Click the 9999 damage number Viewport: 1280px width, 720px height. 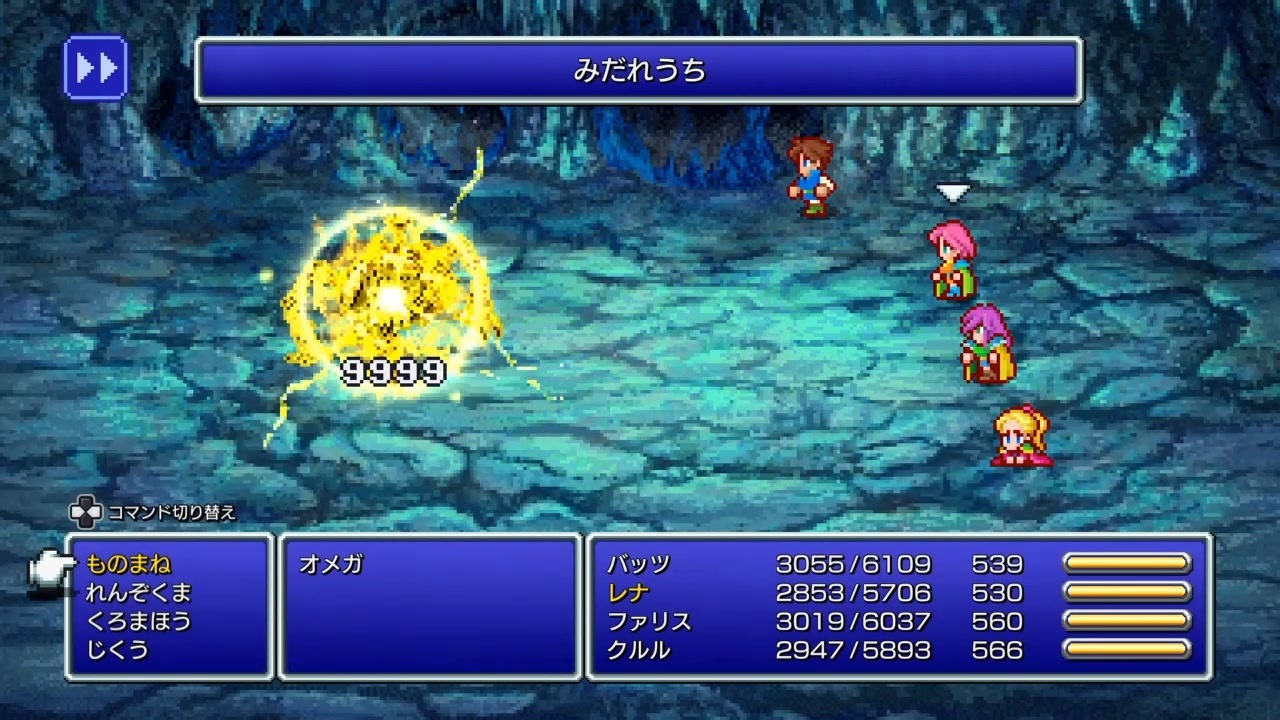pos(391,369)
